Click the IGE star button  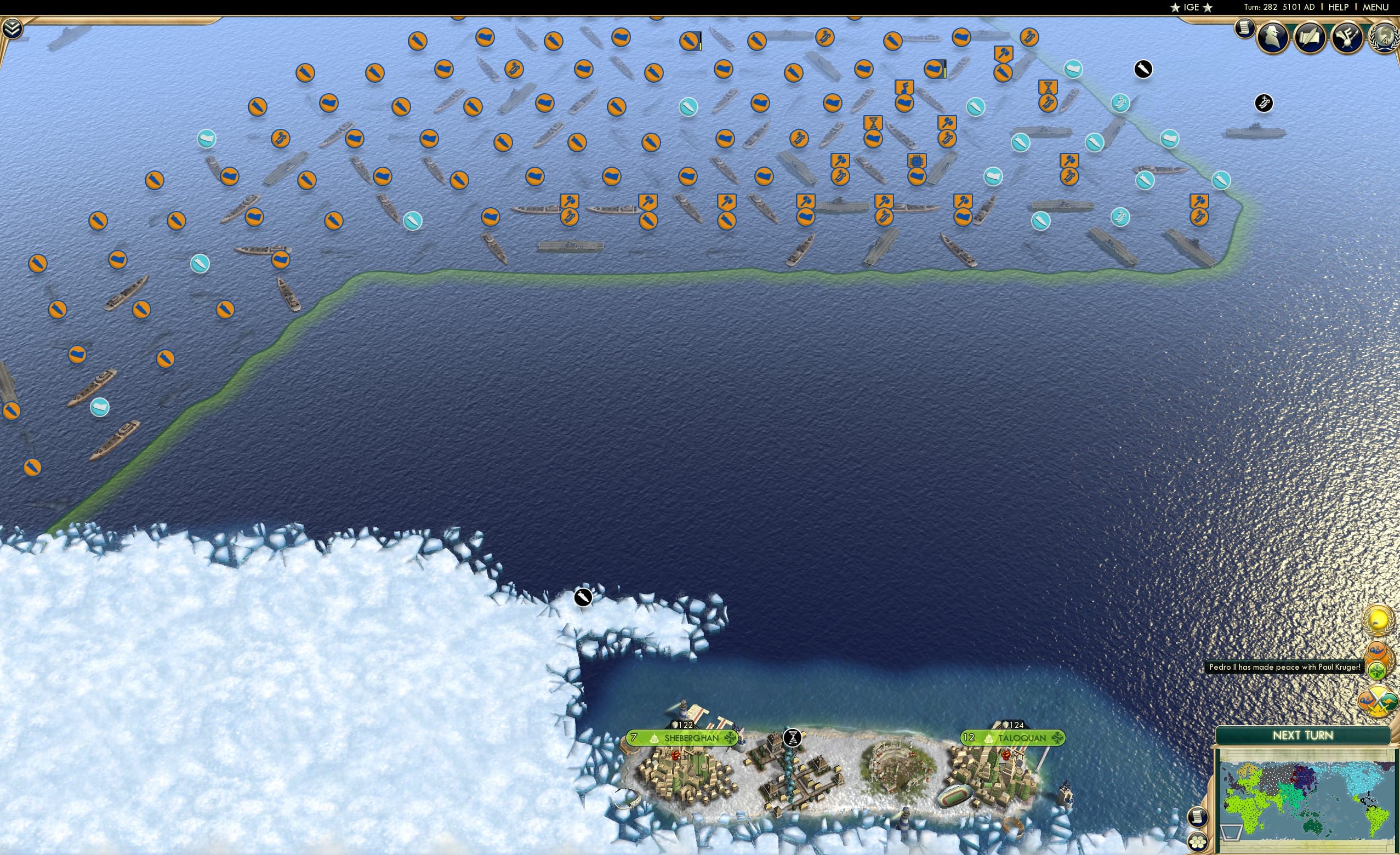coord(1192,7)
